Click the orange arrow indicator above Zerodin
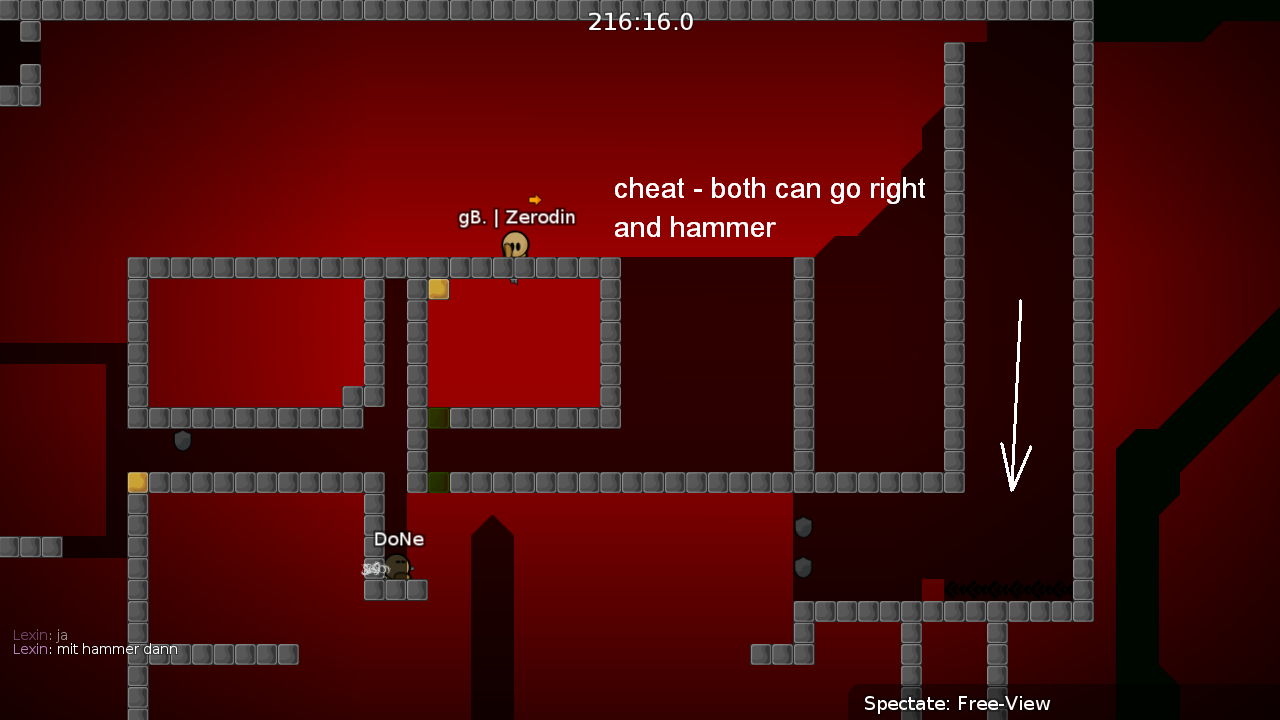 (536, 200)
